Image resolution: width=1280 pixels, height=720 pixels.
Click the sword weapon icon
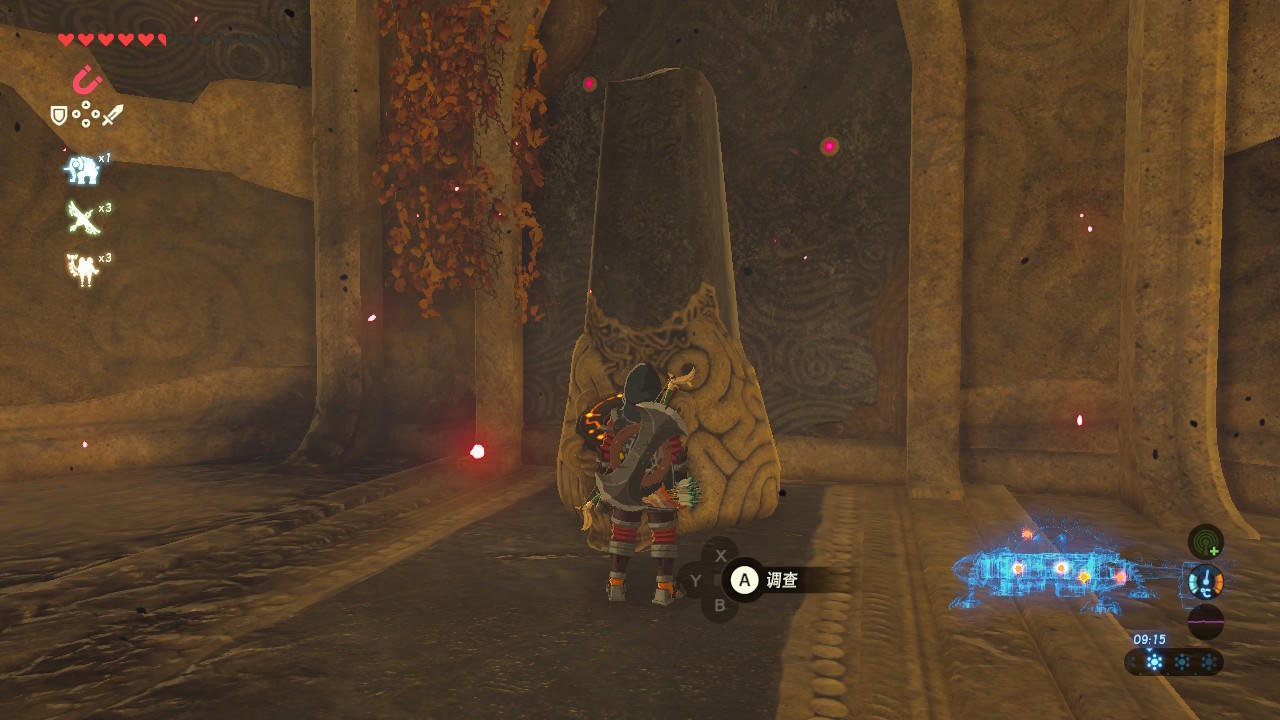pyautogui.click(x=112, y=116)
